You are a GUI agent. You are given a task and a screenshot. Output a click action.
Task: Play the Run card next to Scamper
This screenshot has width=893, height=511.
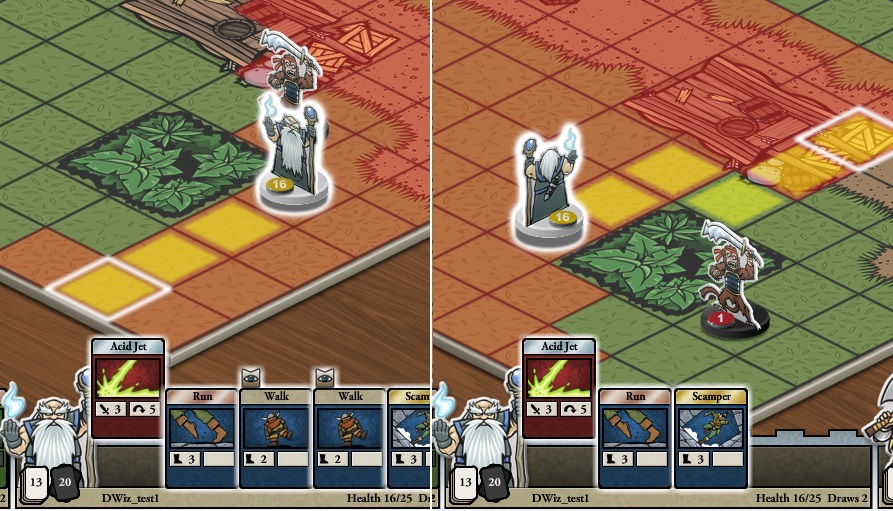point(635,437)
